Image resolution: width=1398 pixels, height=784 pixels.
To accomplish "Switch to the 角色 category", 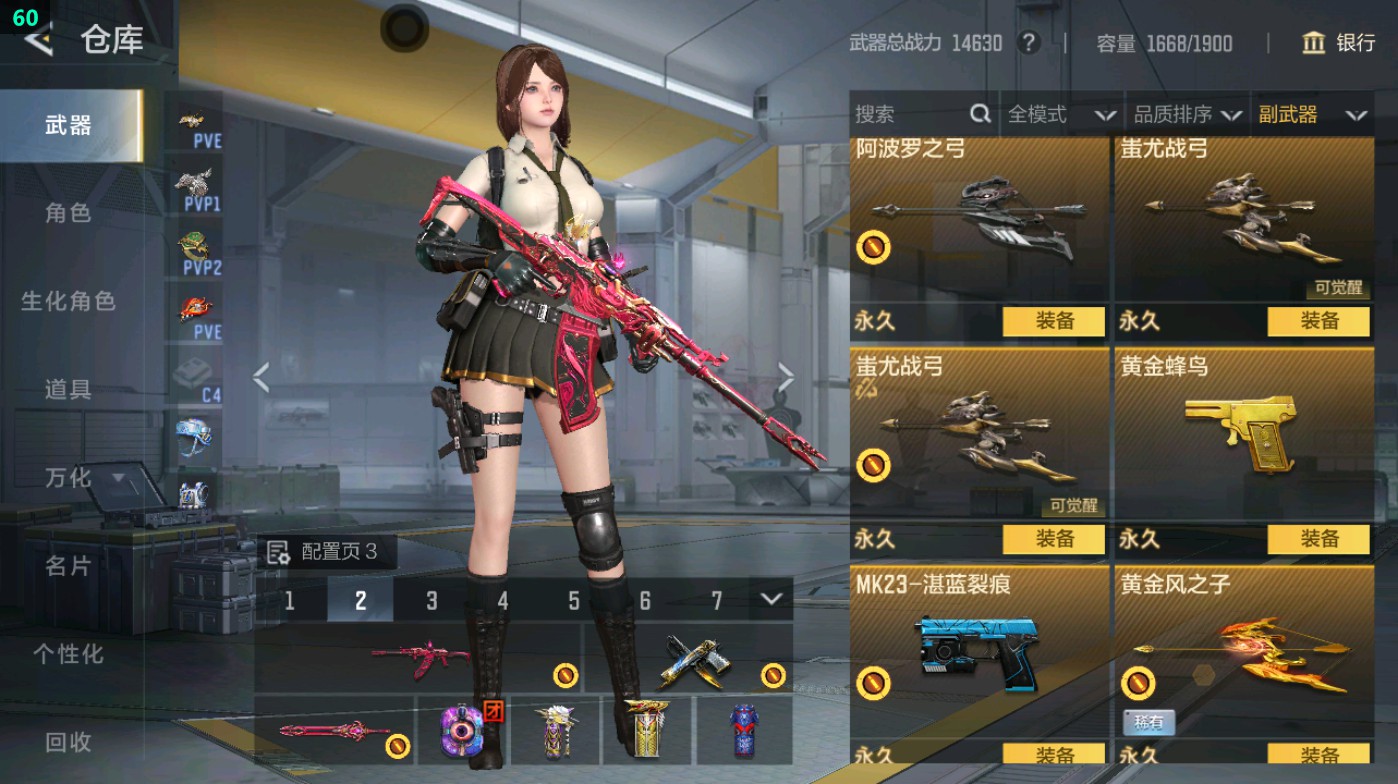I will point(68,213).
